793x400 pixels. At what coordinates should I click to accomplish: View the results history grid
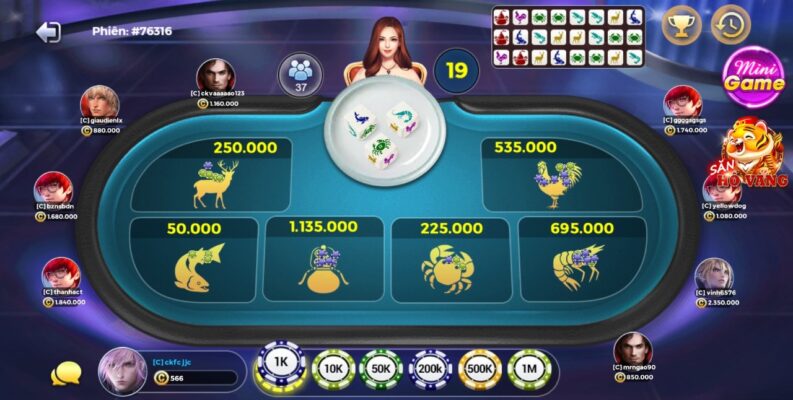point(568,37)
